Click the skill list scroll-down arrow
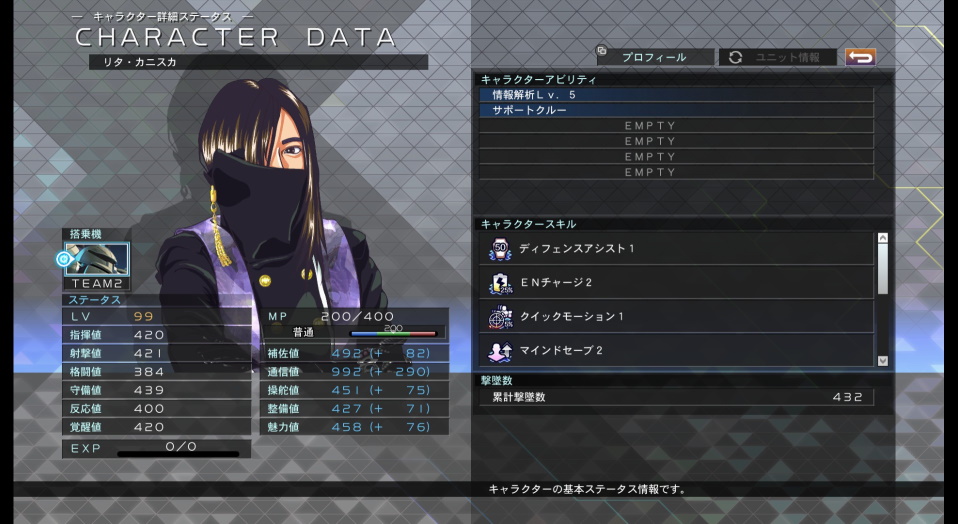This screenshot has height=524, width=958. tap(882, 360)
